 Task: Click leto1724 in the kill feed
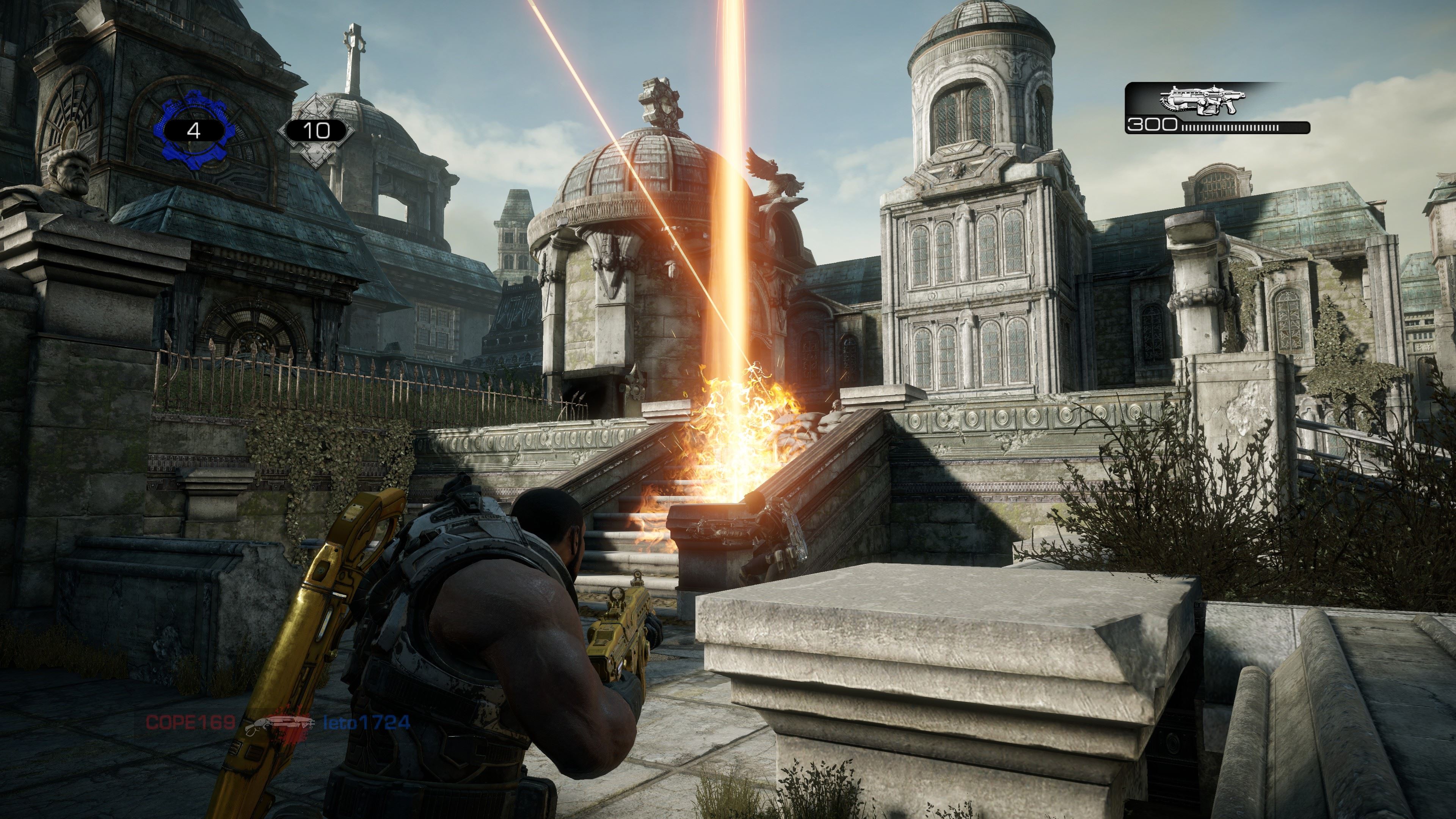point(366,722)
